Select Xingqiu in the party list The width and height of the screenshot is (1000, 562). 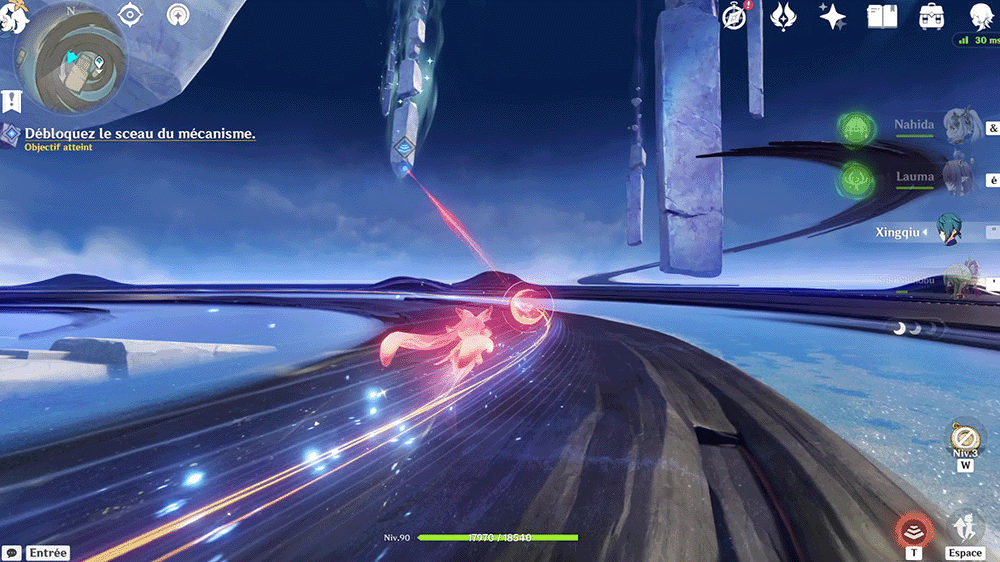(x=952, y=232)
